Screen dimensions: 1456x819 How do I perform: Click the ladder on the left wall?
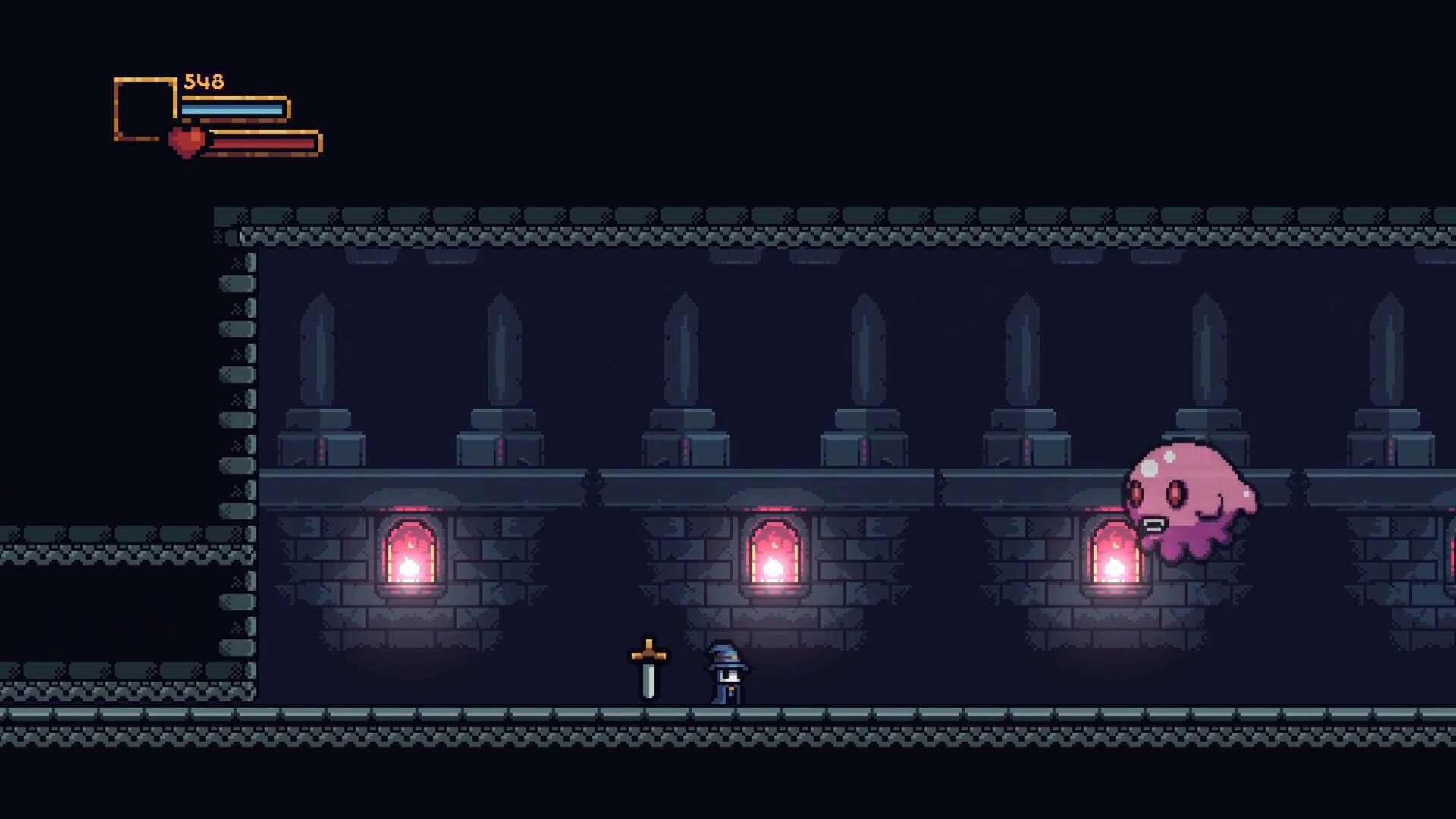(235, 455)
